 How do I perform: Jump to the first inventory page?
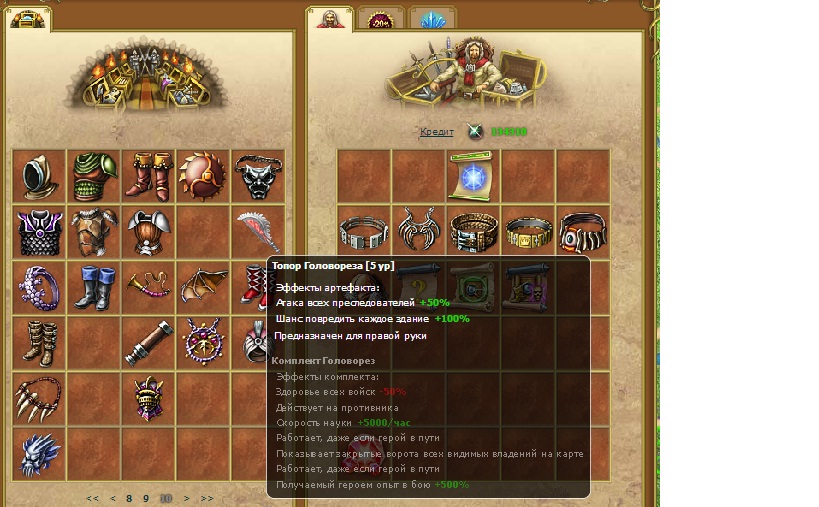(93, 498)
